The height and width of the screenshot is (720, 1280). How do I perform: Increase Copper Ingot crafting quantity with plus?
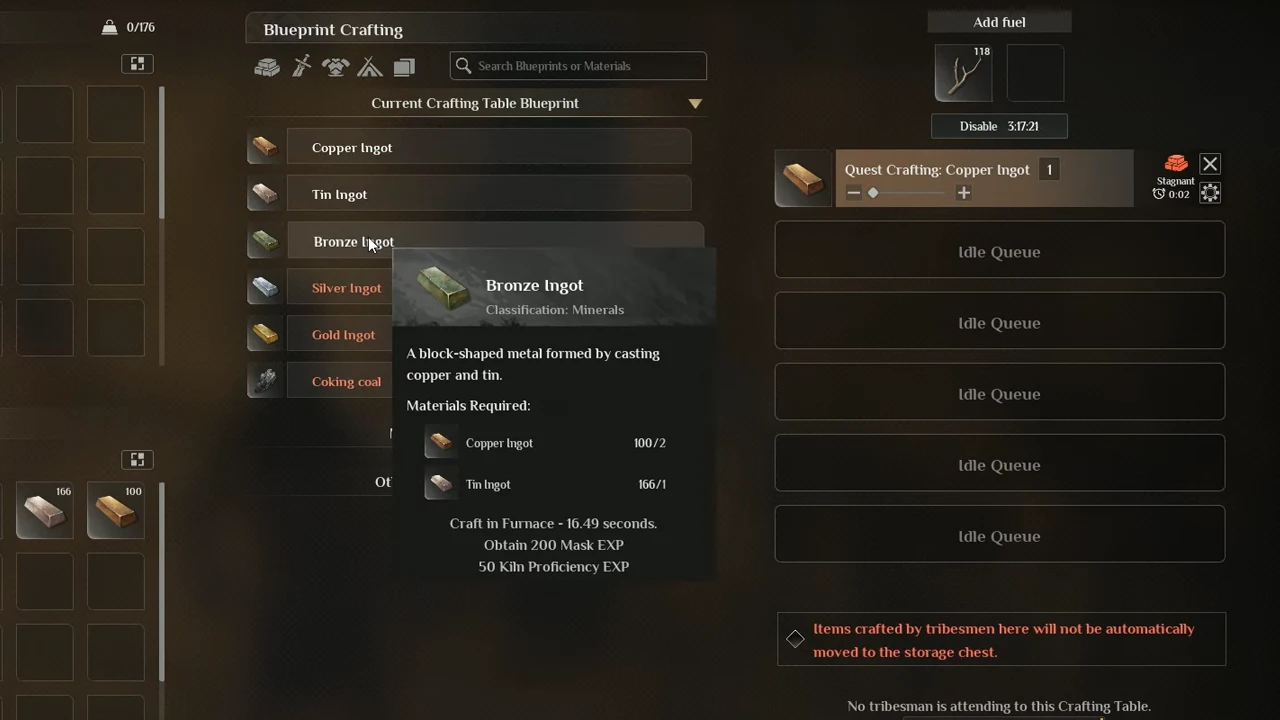pyautogui.click(x=963, y=193)
